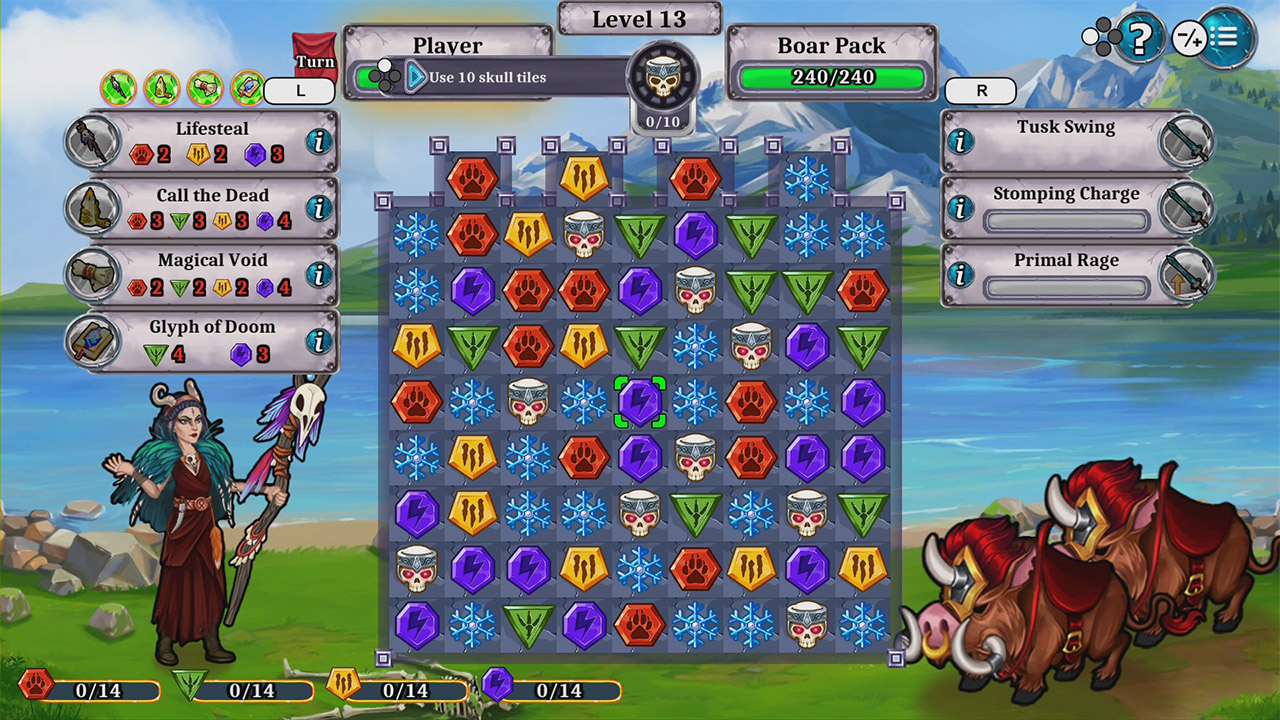The width and height of the screenshot is (1280, 720).
Task: Click the Stomping Charge ability icon
Action: pyautogui.click(x=1190, y=207)
